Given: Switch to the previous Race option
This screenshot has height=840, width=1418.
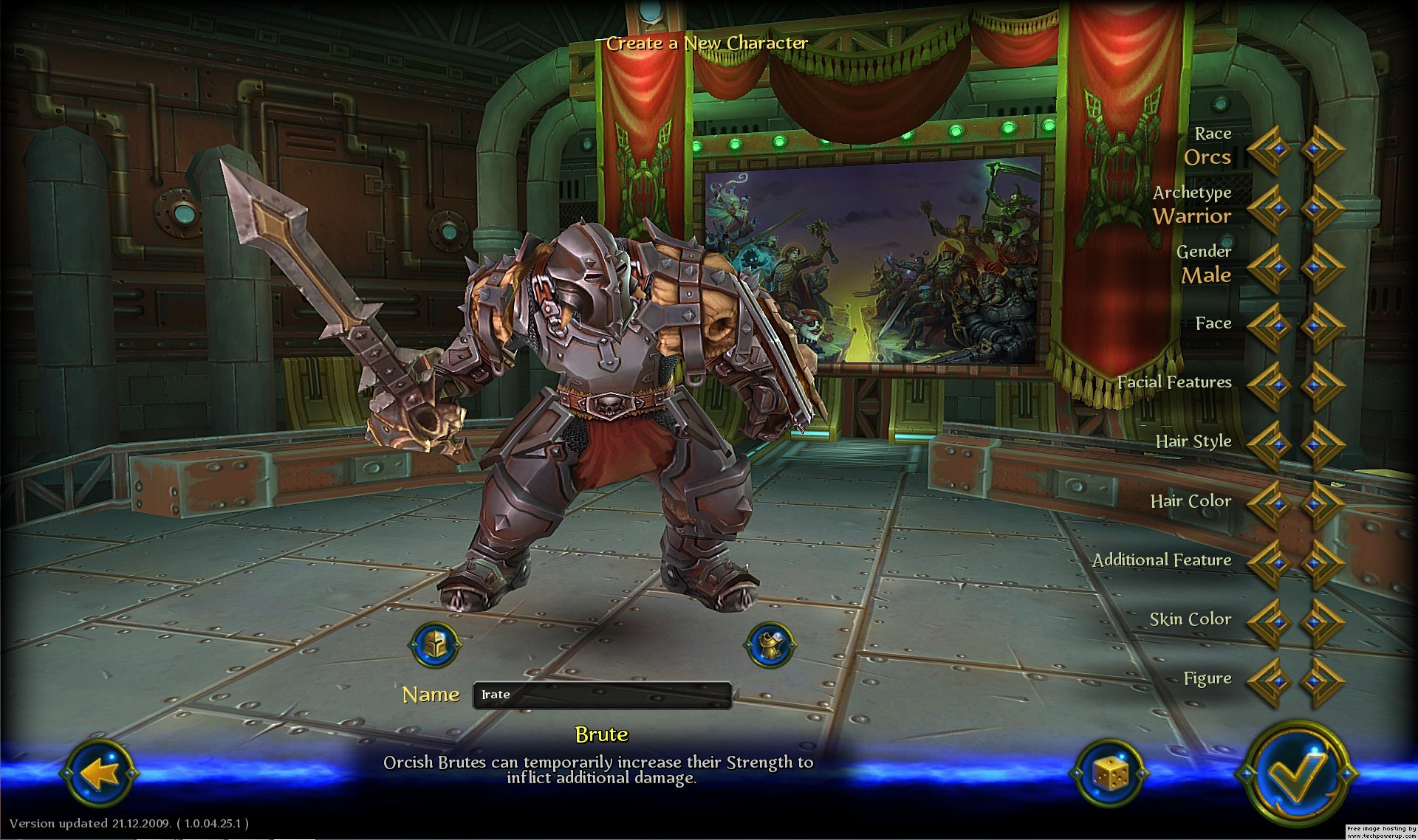Looking at the screenshot, I should pyautogui.click(x=1270, y=150).
